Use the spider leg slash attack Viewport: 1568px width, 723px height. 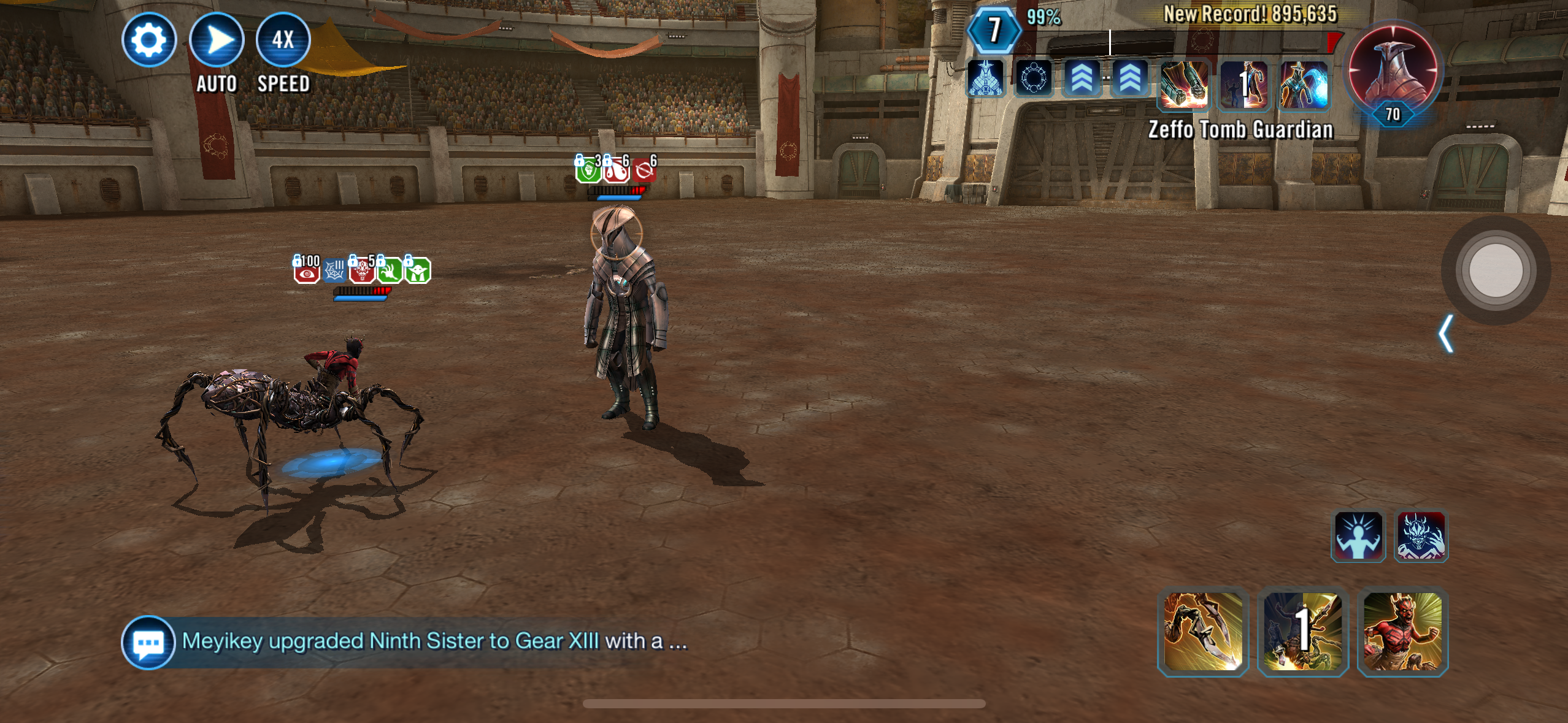tap(1203, 632)
